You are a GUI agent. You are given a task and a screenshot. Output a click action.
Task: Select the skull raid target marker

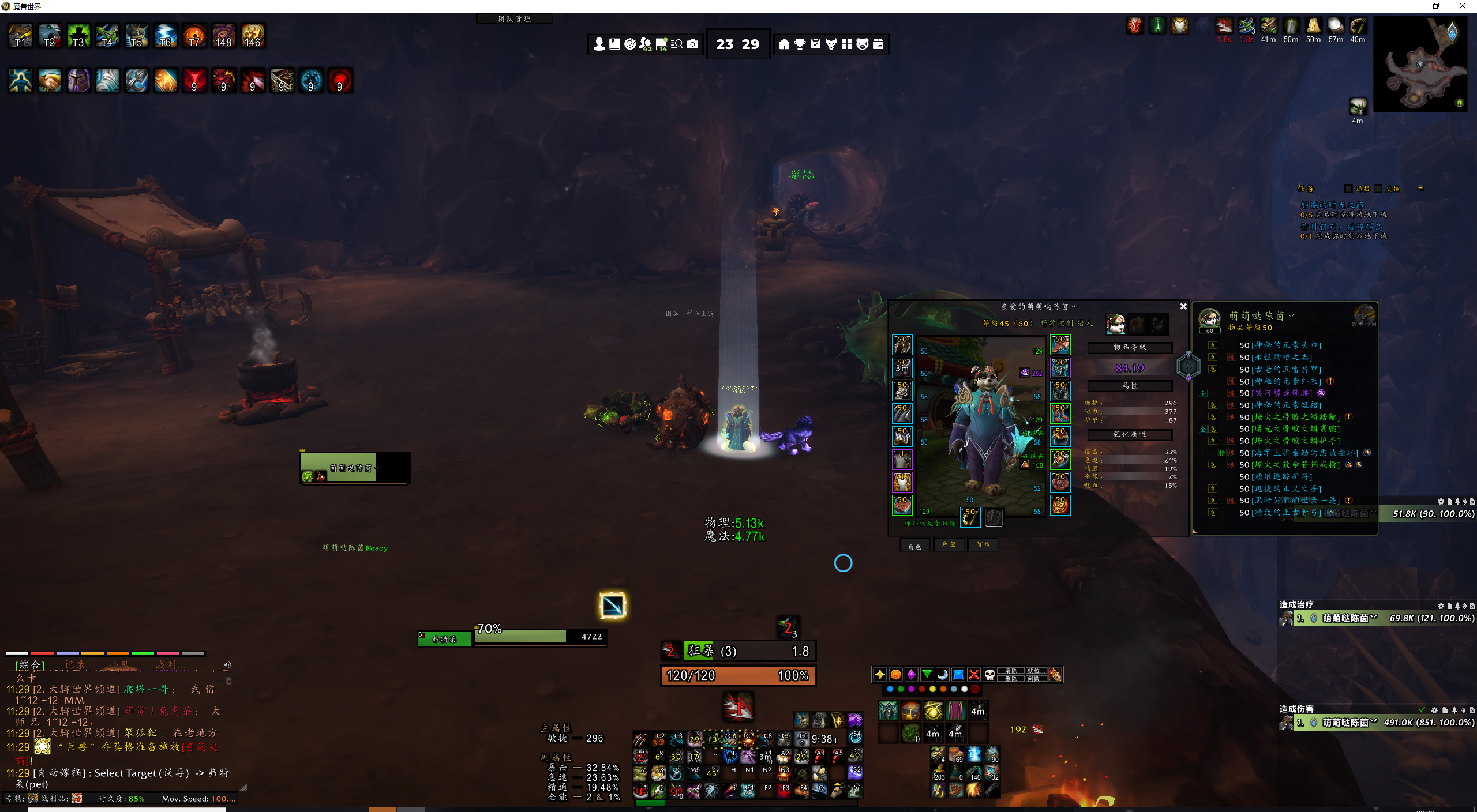[989, 674]
